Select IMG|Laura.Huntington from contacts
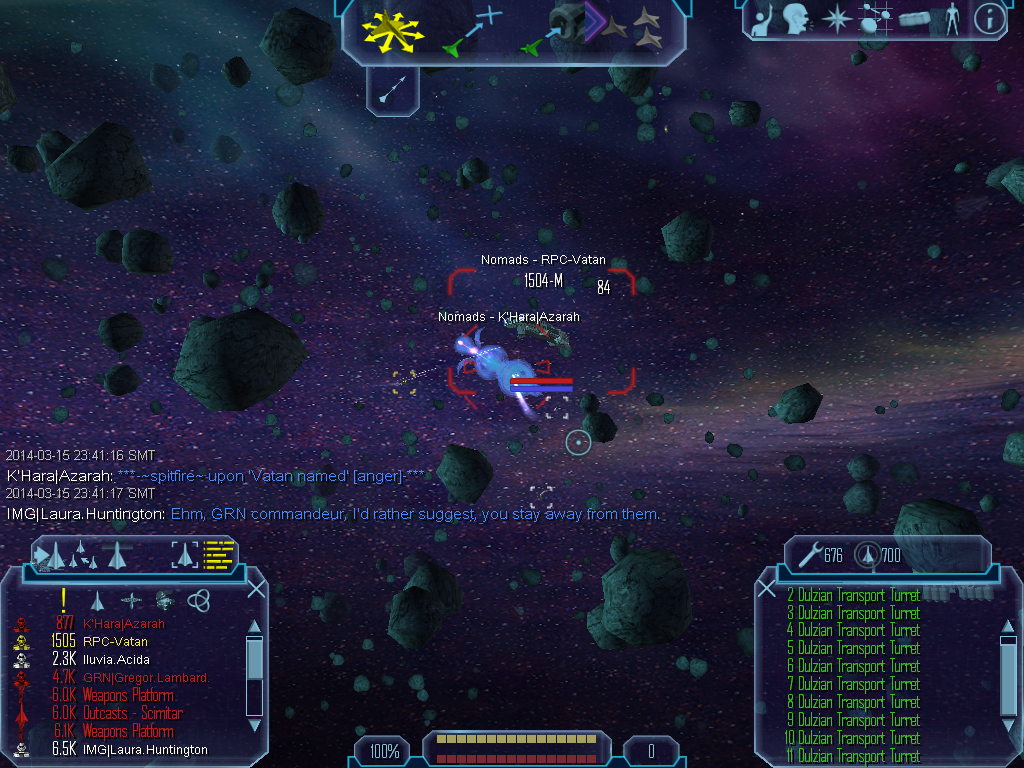The width and height of the screenshot is (1024, 768). 145,749
